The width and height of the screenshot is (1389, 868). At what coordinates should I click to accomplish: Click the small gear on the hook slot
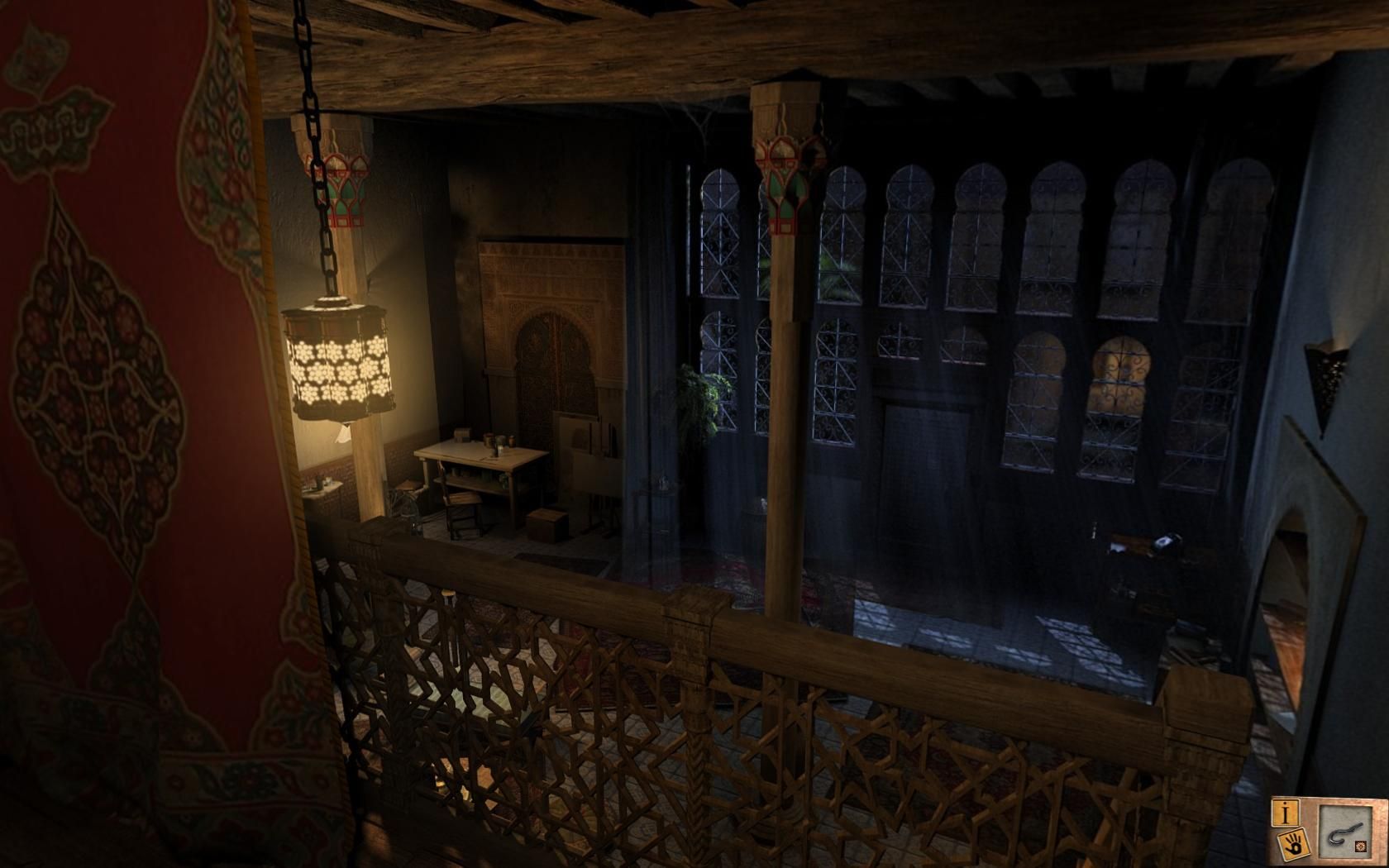point(1359,846)
